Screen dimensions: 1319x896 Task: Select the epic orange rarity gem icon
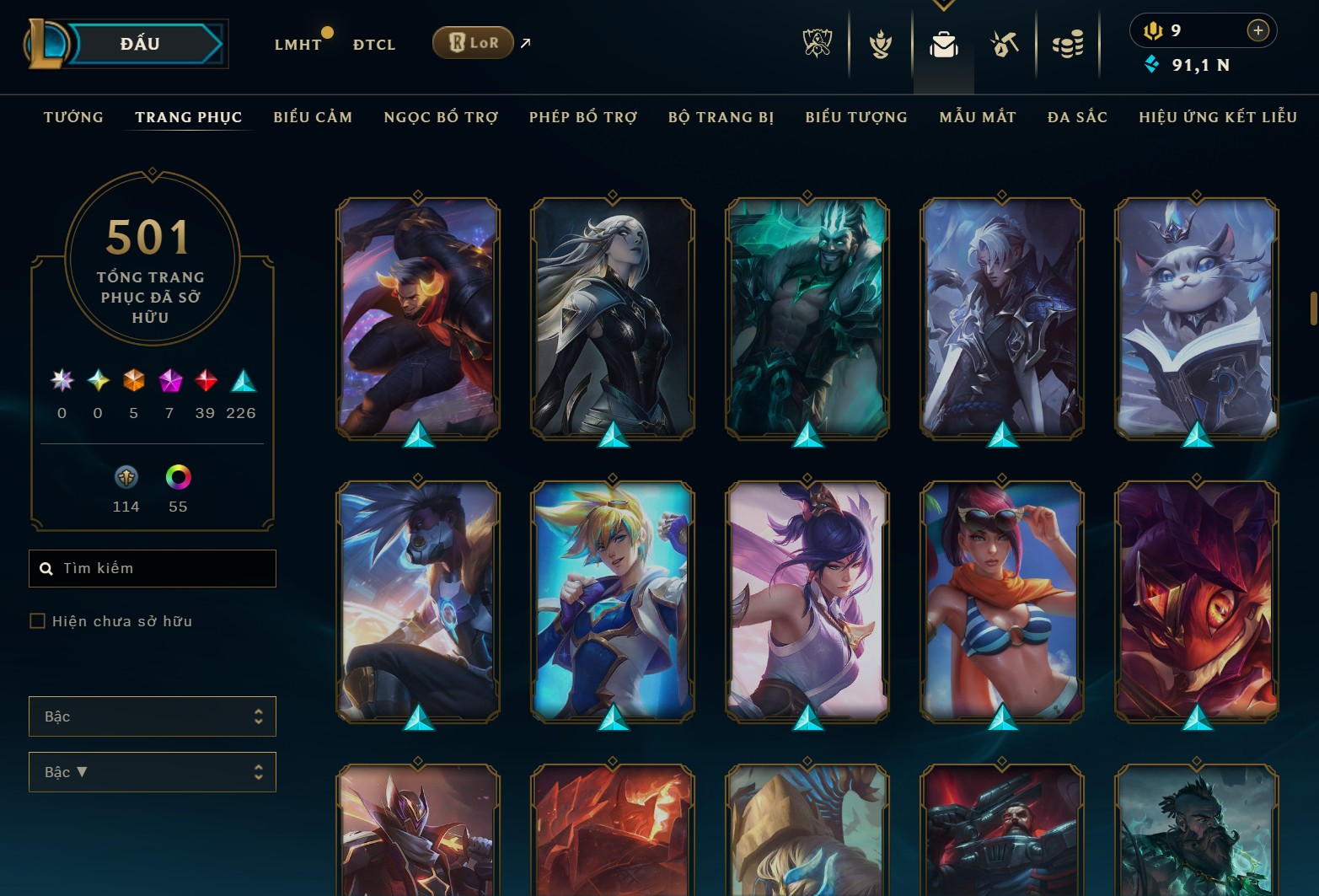132,381
